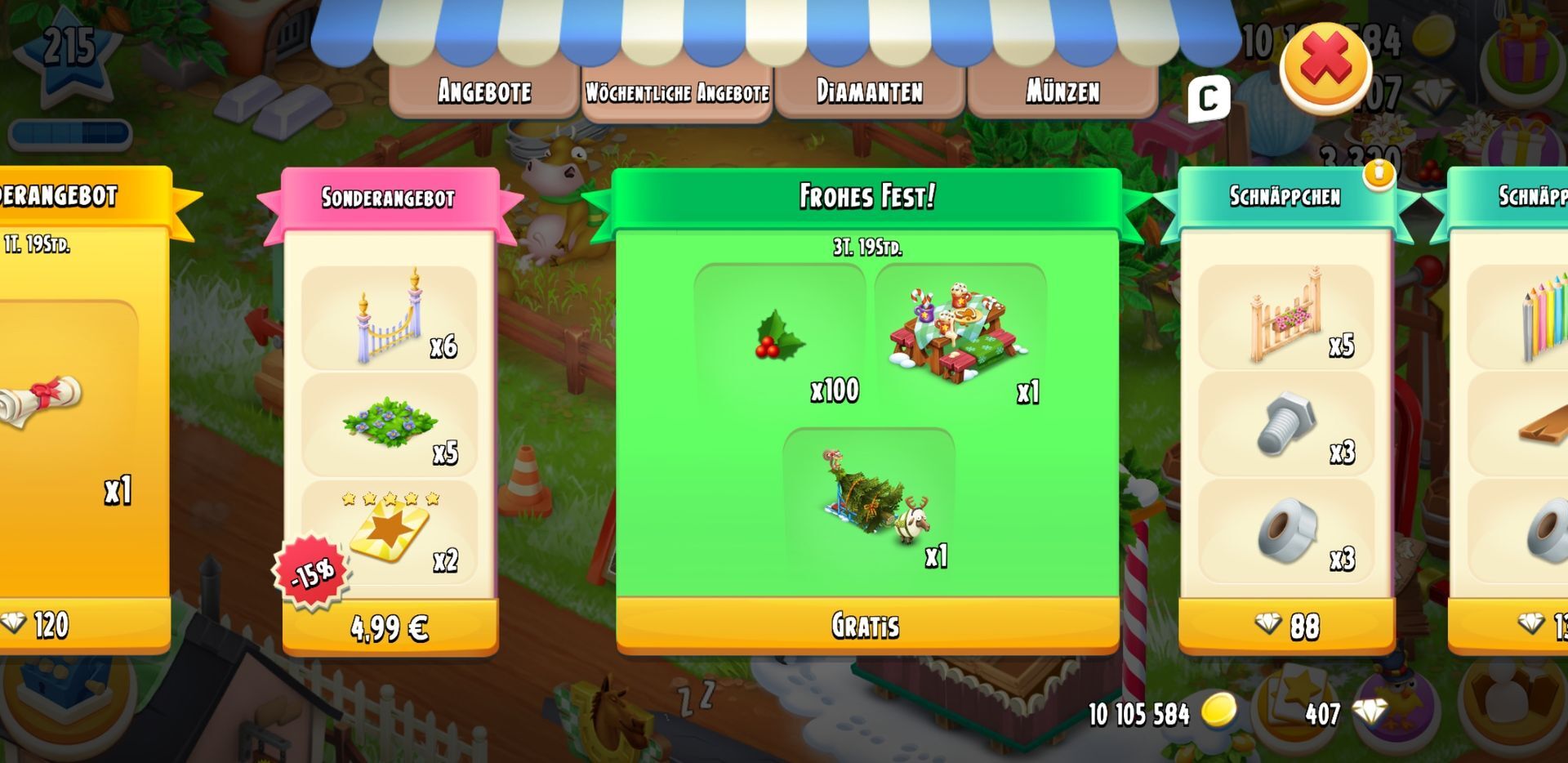The width and height of the screenshot is (1568, 763).
Task: View the blue flower bush x5 item
Action: pyautogui.click(x=390, y=425)
